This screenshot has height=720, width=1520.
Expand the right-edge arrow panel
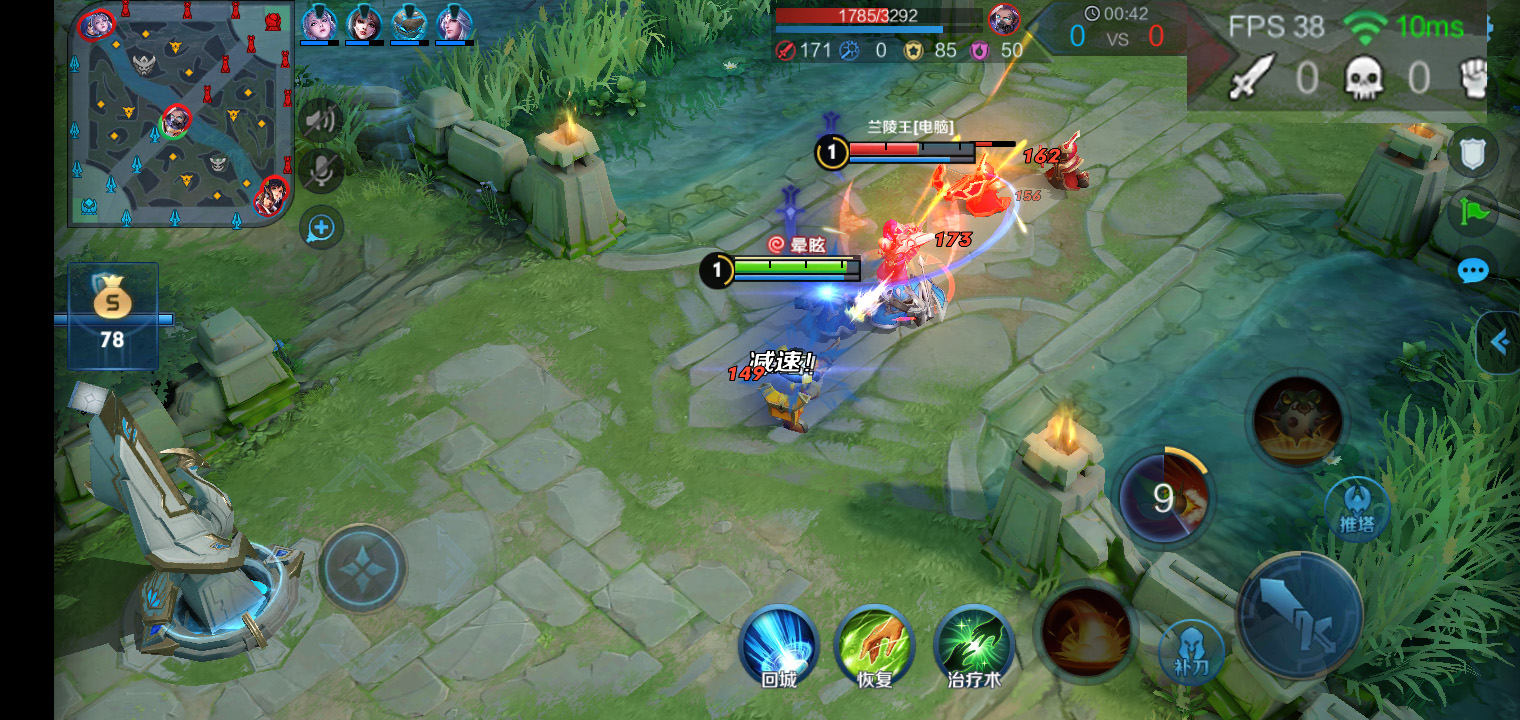pyautogui.click(x=1499, y=343)
